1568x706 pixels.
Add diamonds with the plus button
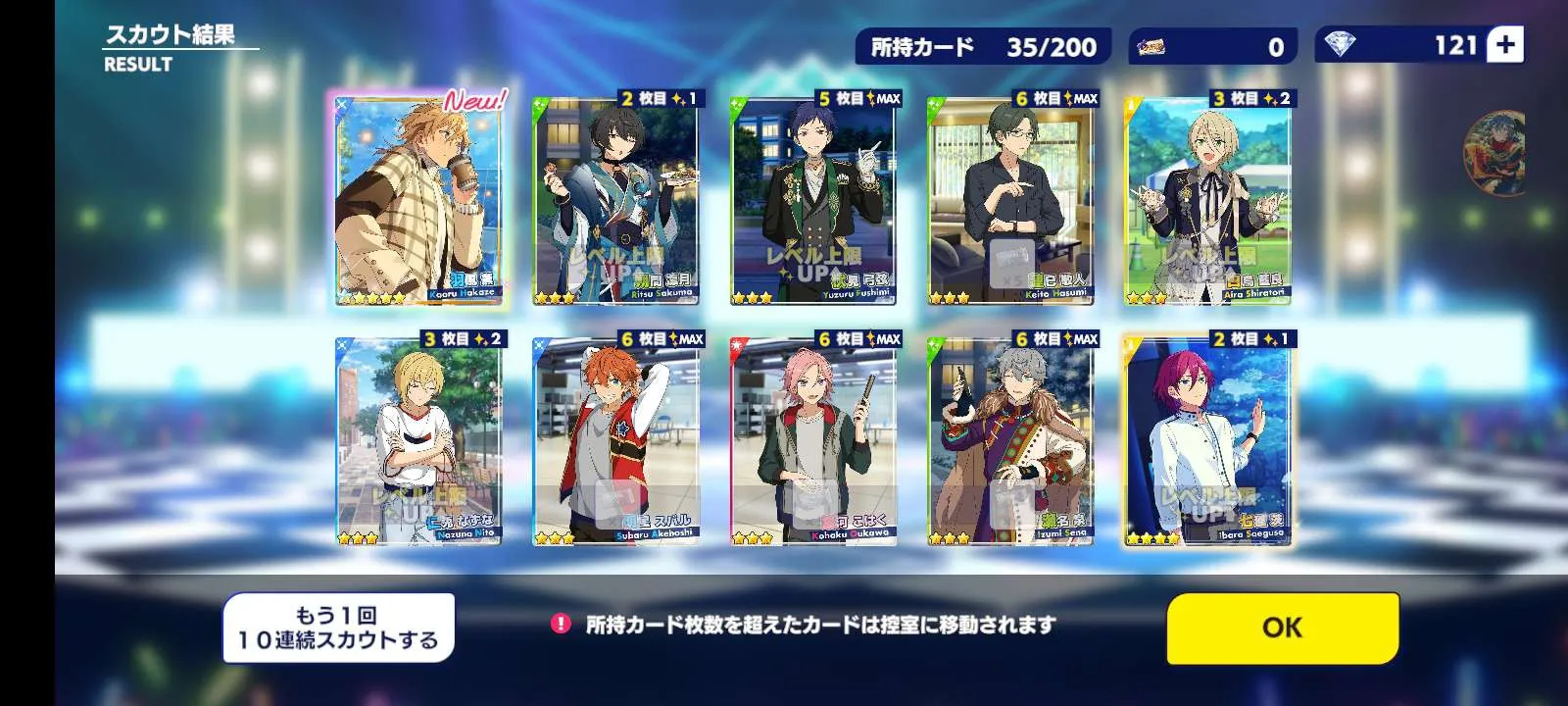[x=1505, y=45]
